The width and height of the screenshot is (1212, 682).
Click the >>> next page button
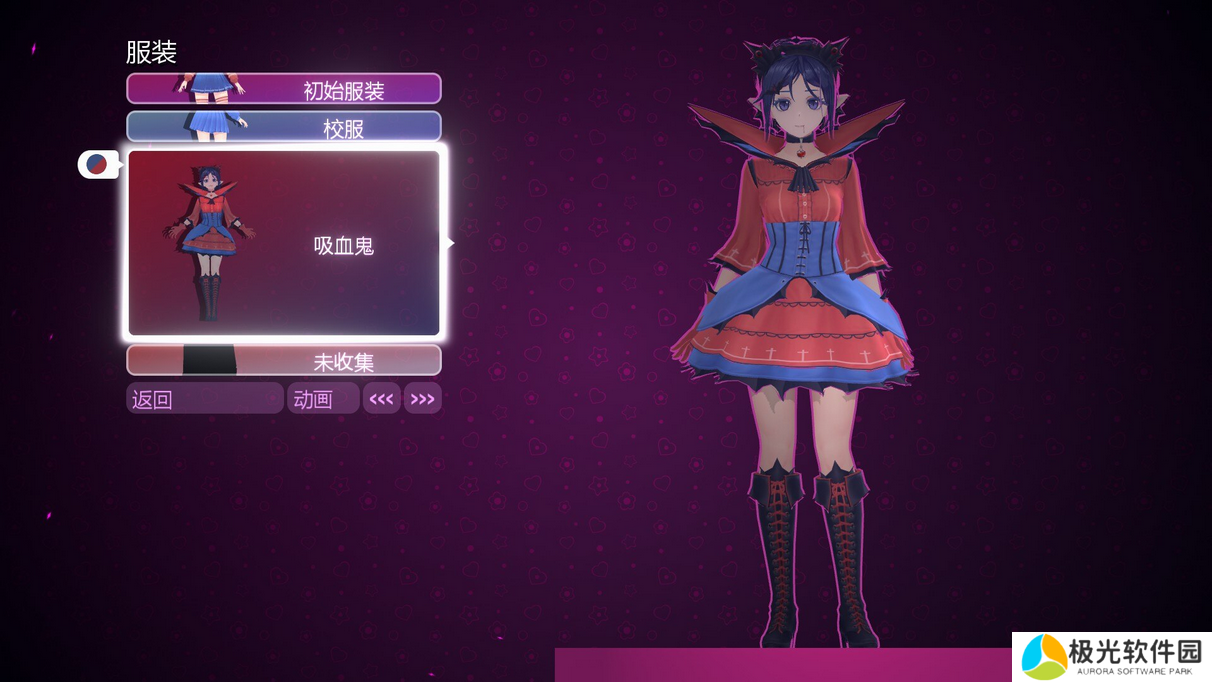(423, 399)
